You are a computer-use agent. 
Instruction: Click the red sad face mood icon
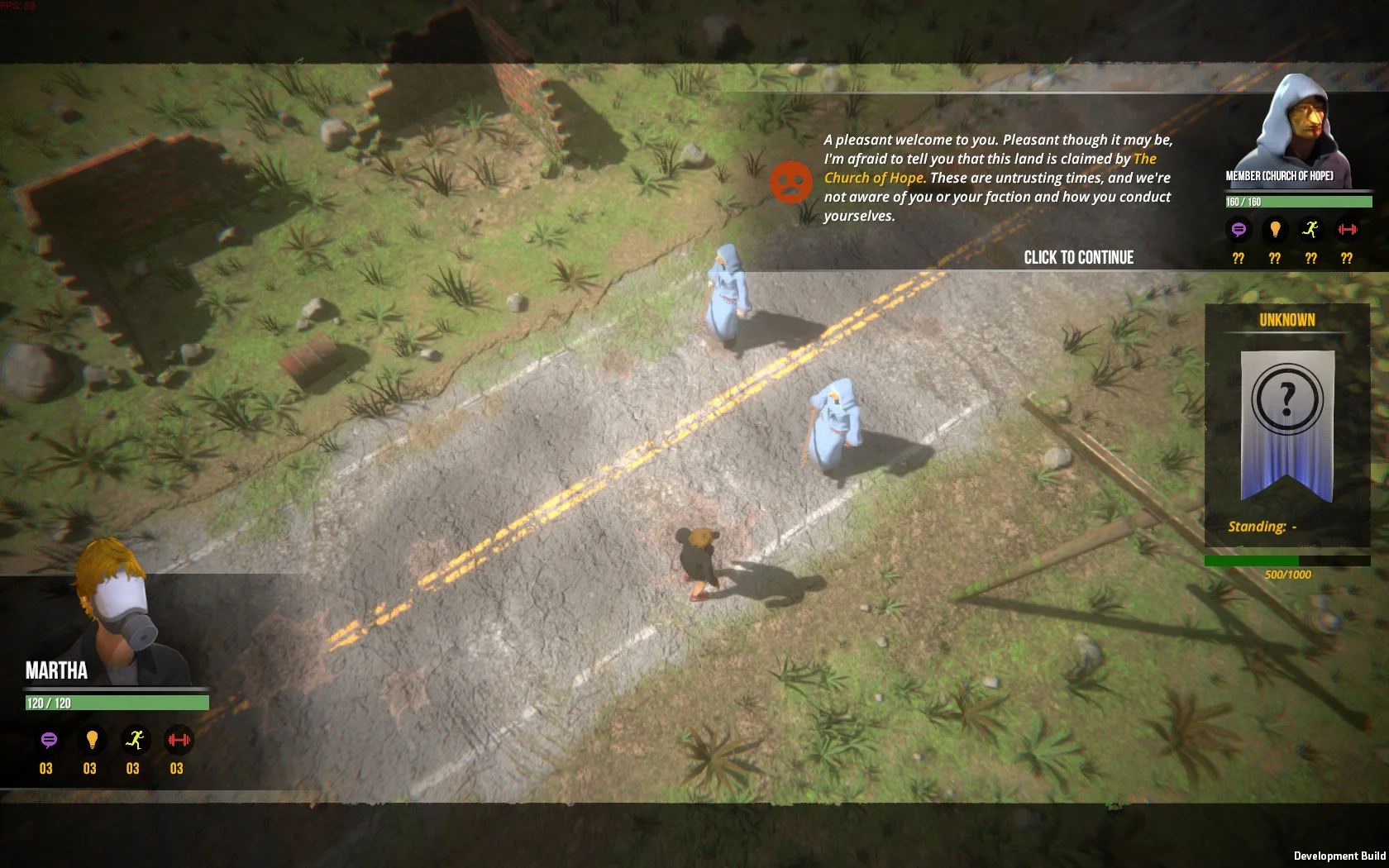(x=791, y=182)
